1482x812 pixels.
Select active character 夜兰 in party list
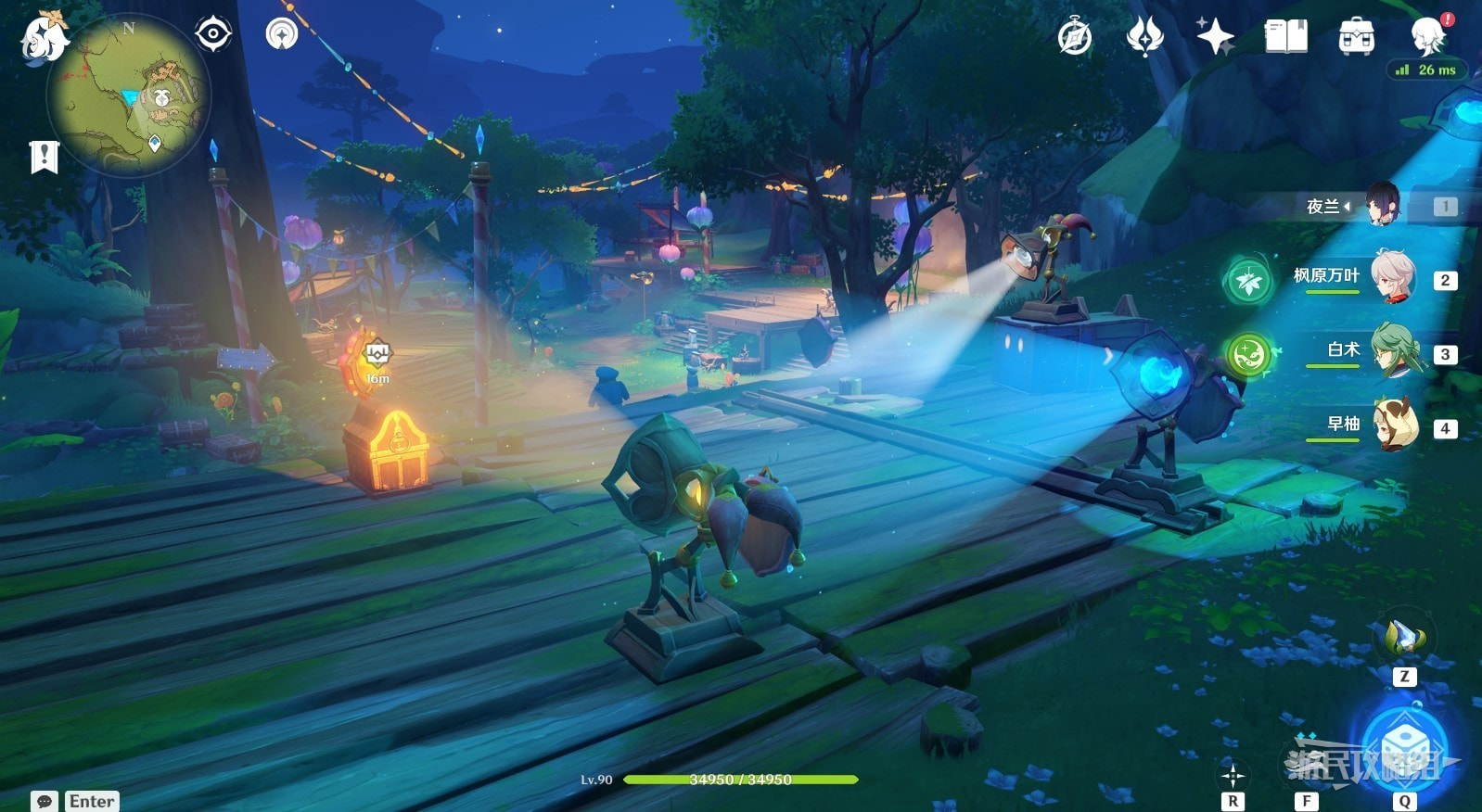point(1382,205)
